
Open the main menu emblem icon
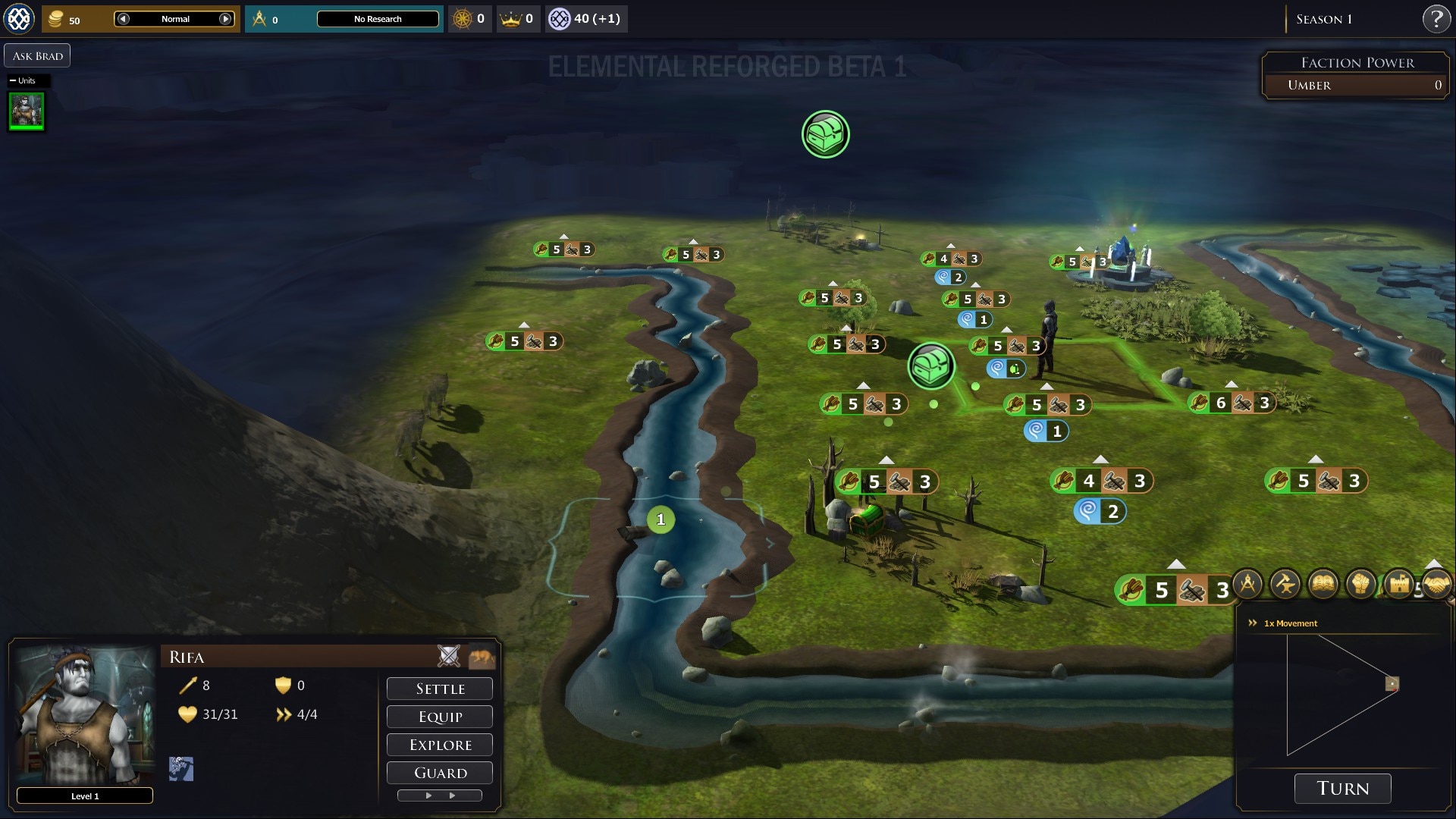pyautogui.click(x=19, y=19)
